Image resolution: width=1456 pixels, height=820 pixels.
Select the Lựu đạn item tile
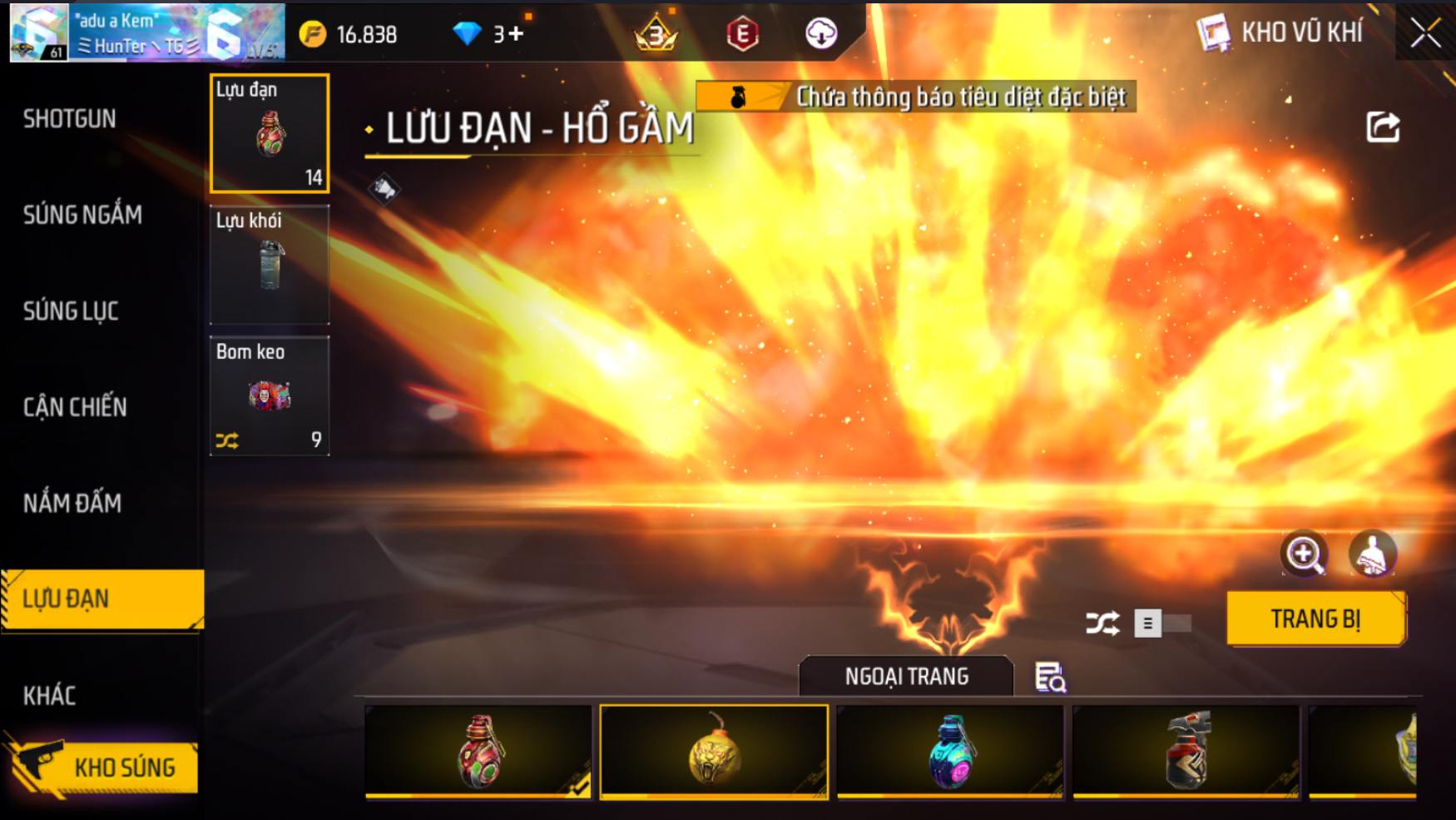(270, 133)
